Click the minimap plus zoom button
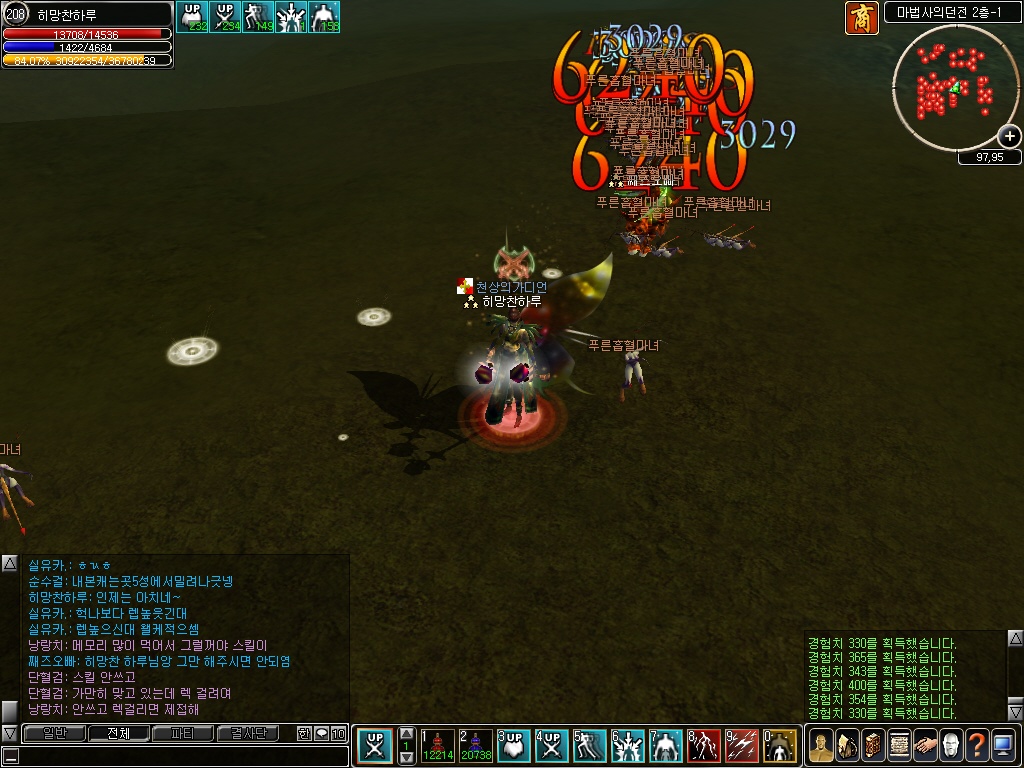1024x768 pixels. (x=1009, y=137)
